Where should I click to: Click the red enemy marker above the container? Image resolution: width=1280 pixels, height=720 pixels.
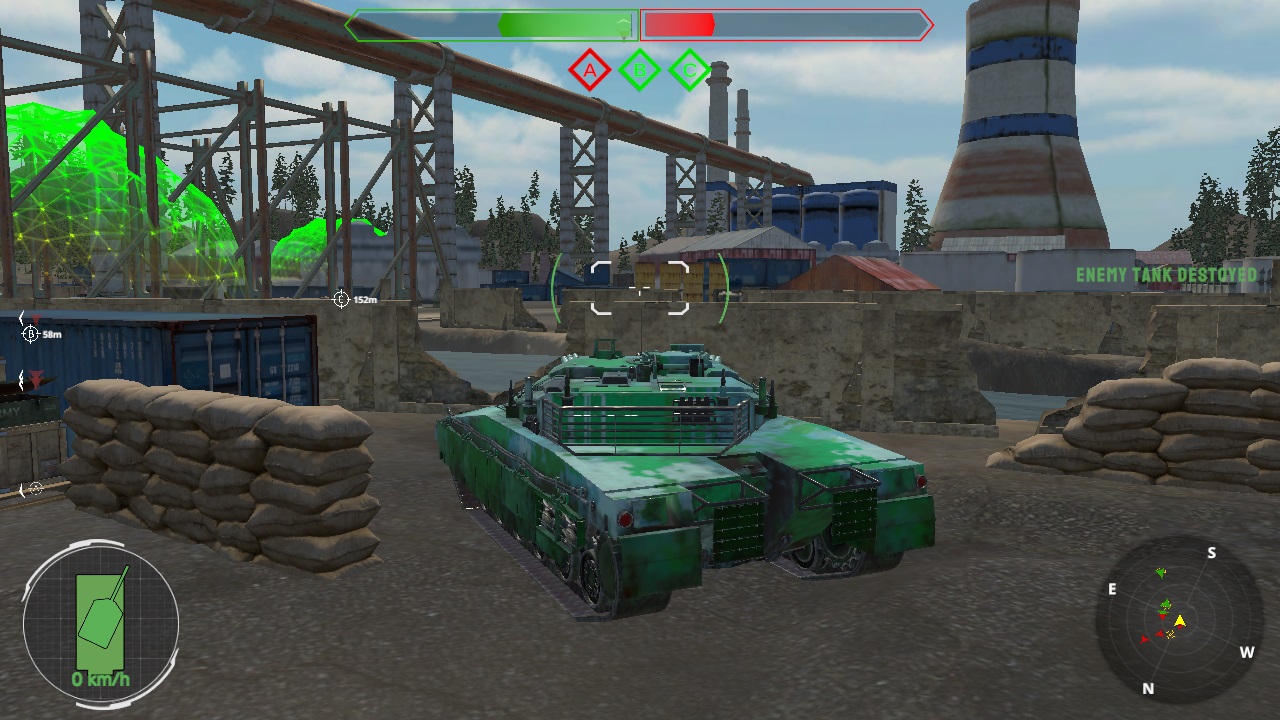coord(36,318)
